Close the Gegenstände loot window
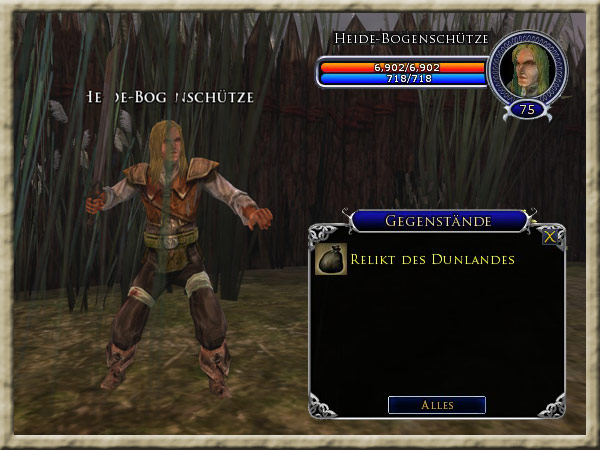The width and height of the screenshot is (600, 450). coord(550,237)
